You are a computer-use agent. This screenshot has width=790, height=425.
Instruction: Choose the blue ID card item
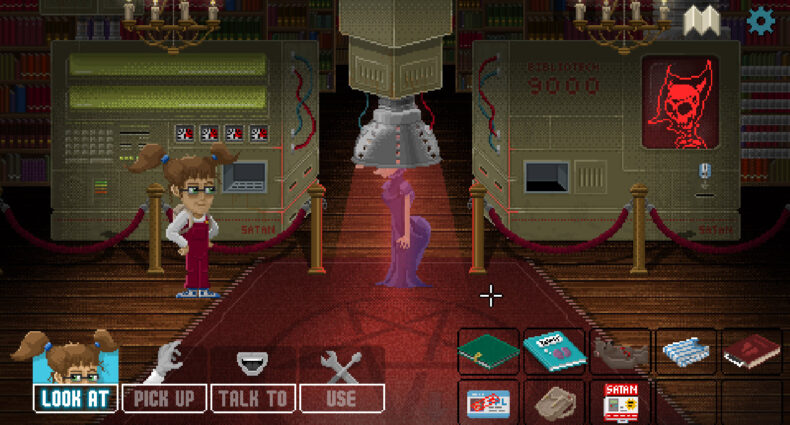click(x=488, y=402)
